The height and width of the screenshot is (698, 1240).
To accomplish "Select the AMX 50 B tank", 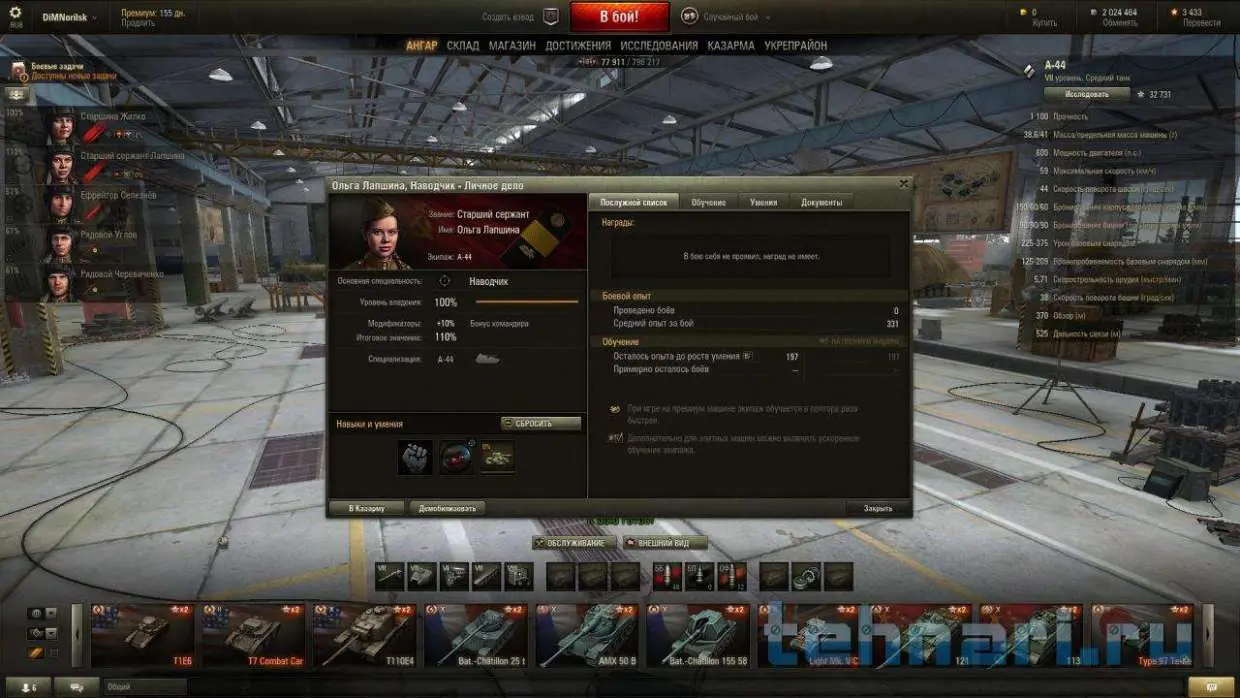I will point(590,635).
